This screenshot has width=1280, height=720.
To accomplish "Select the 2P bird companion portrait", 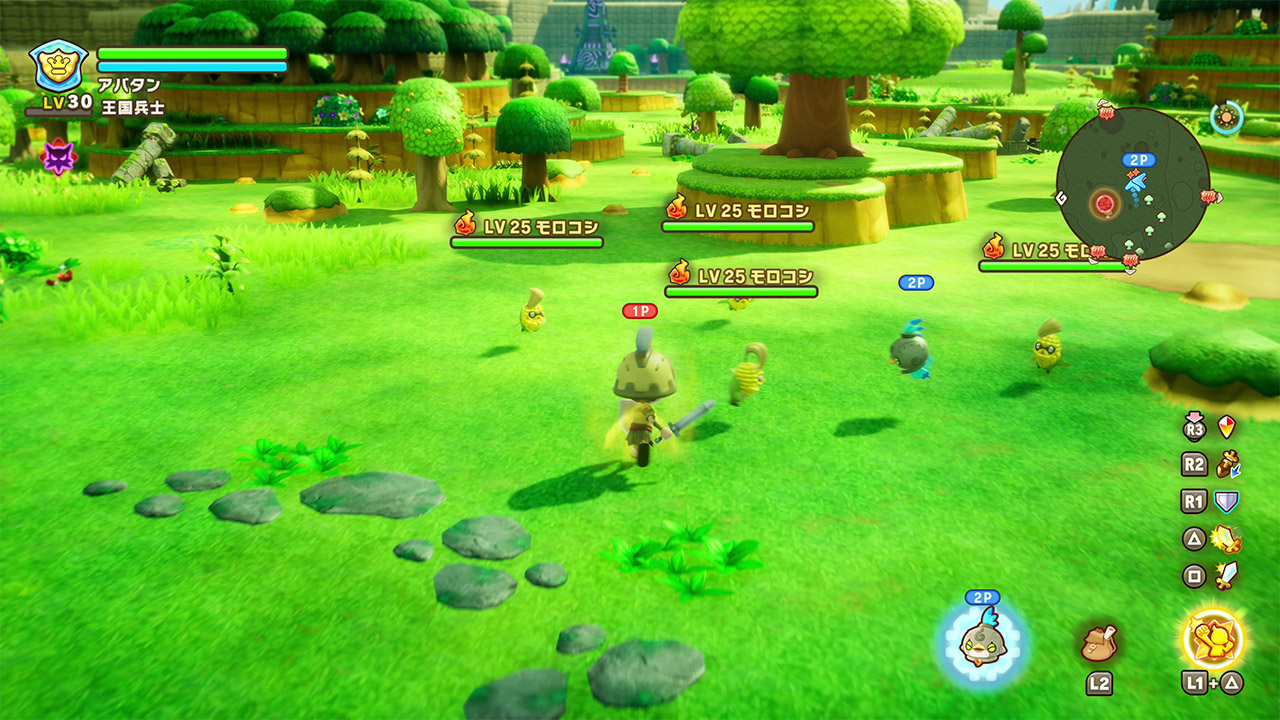I will 981,641.
